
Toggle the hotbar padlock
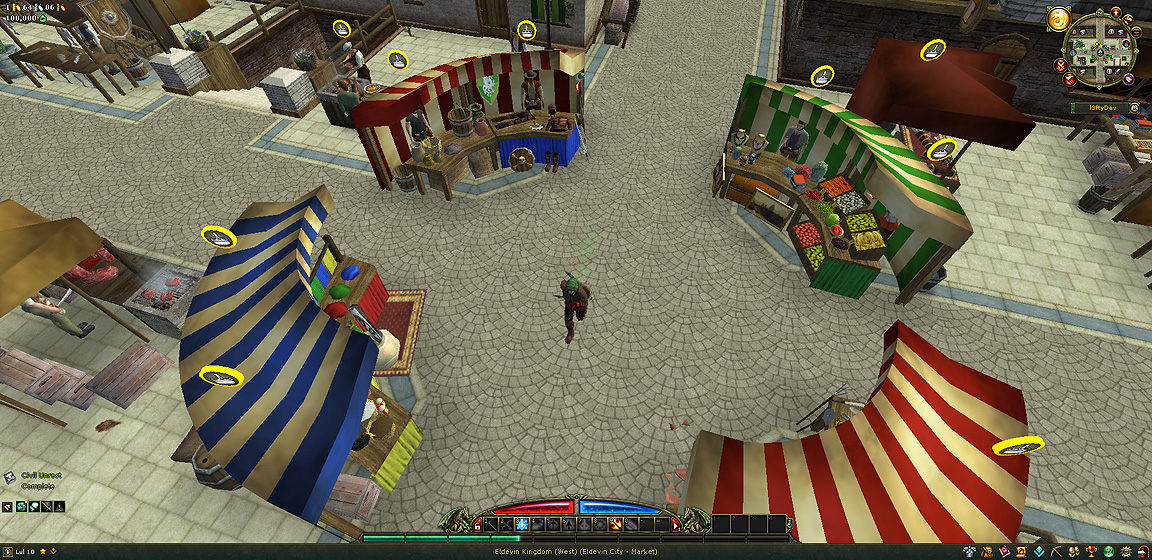(x=477, y=526)
